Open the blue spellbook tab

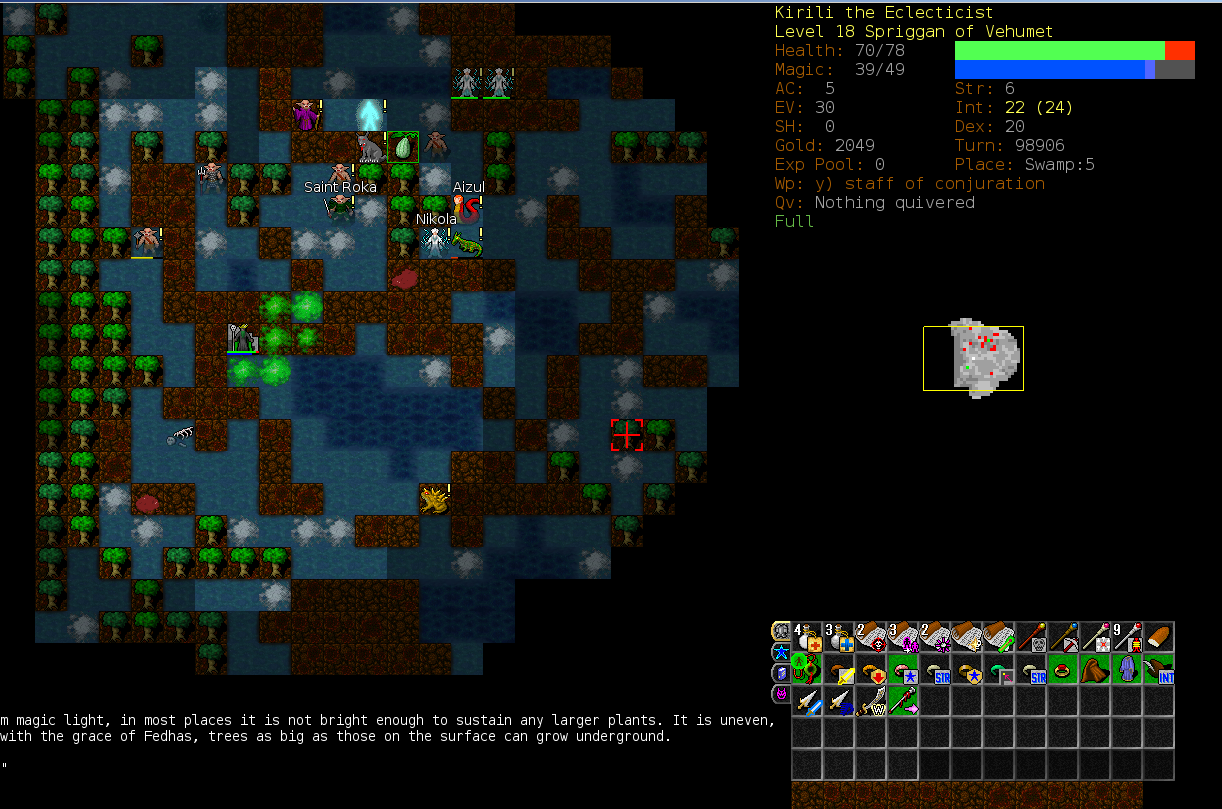tap(781, 673)
